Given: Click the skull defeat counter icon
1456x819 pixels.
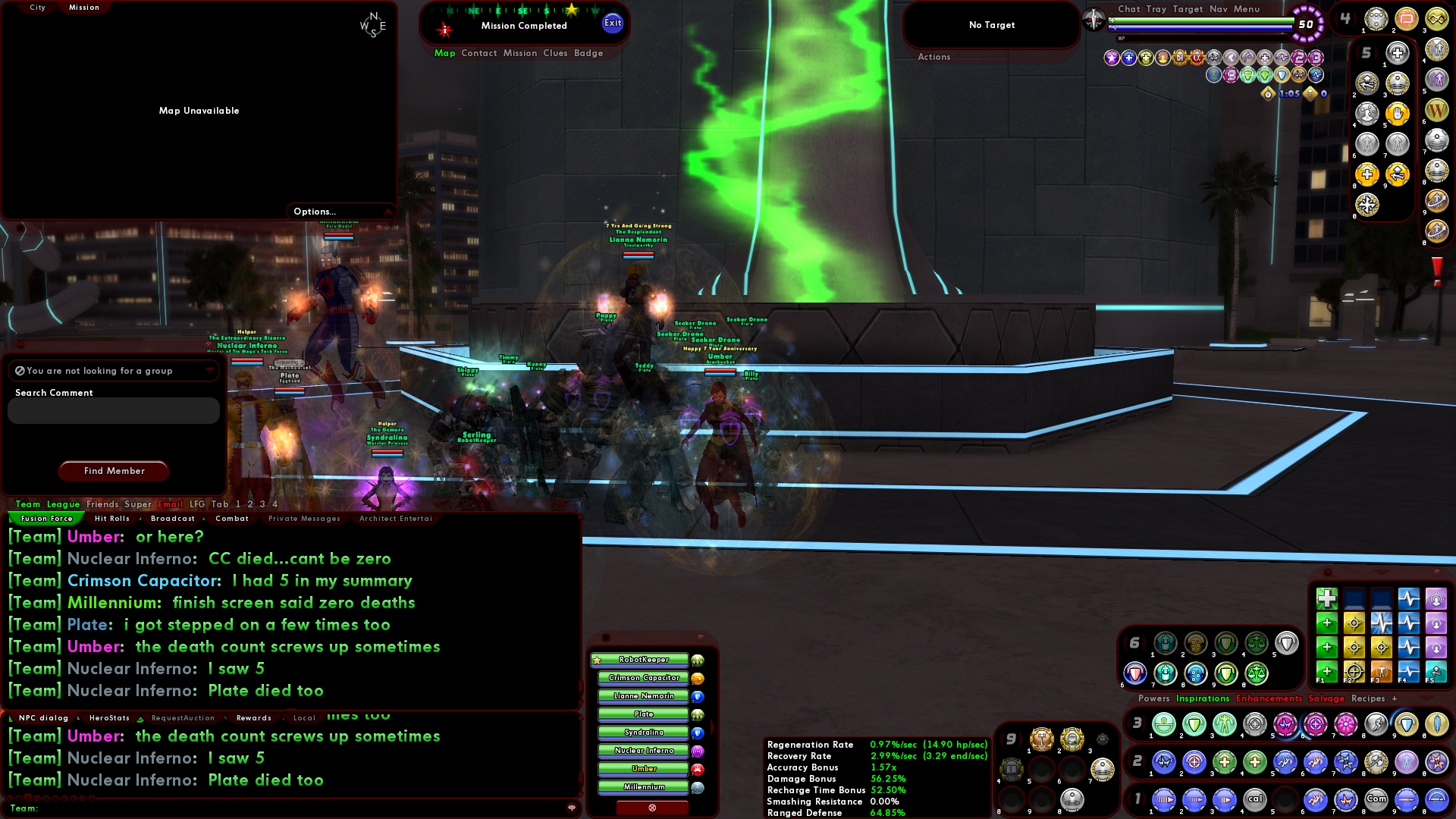Looking at the screenshot, I should (1309, 95).
